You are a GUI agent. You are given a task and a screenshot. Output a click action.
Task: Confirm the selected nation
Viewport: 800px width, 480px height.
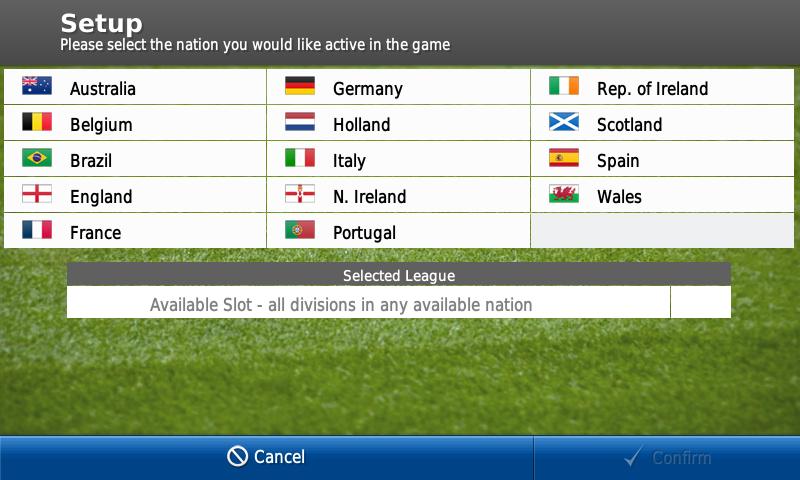click(666, 458)
